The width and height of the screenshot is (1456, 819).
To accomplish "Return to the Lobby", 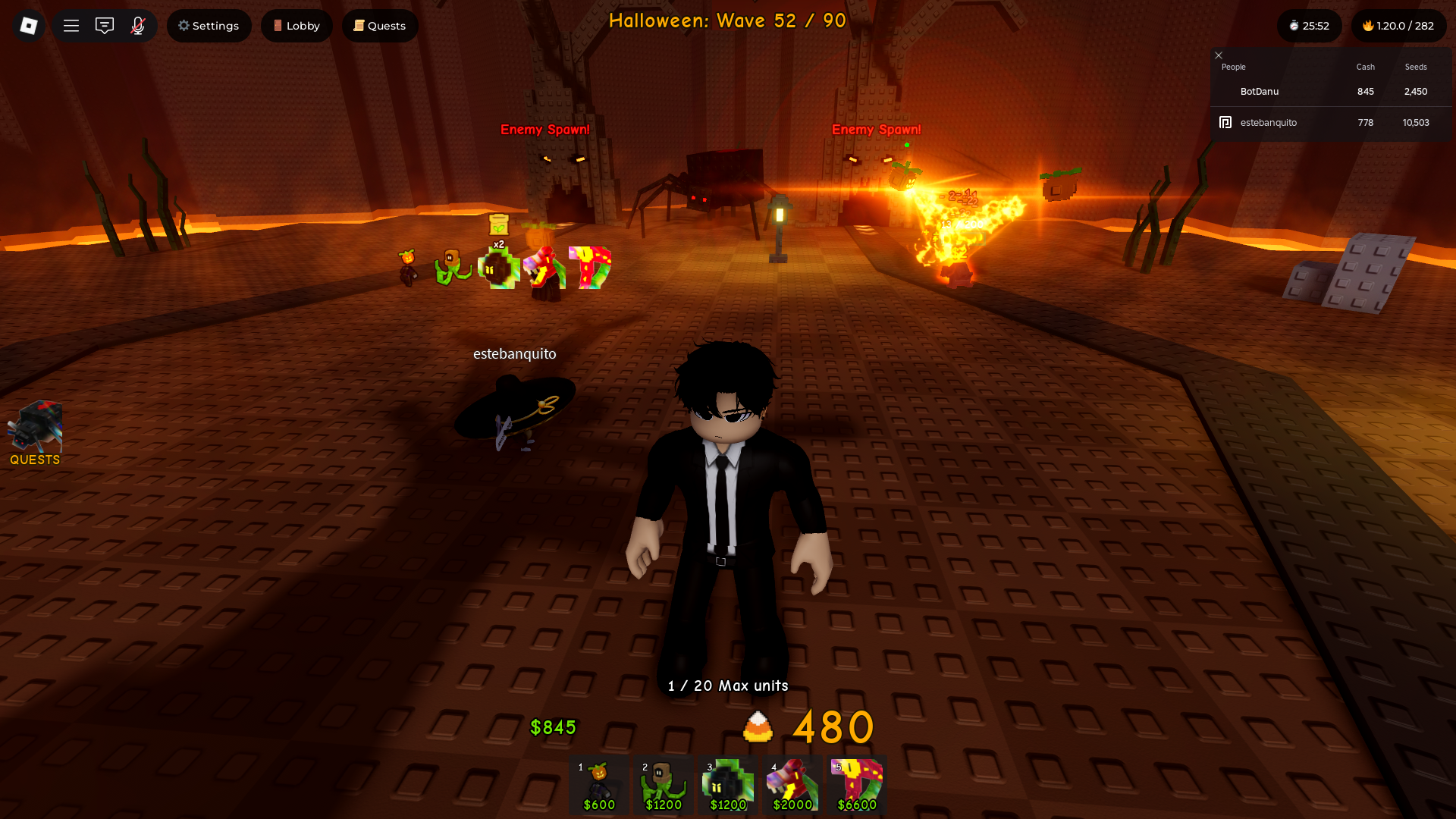I will pos(297,26).
